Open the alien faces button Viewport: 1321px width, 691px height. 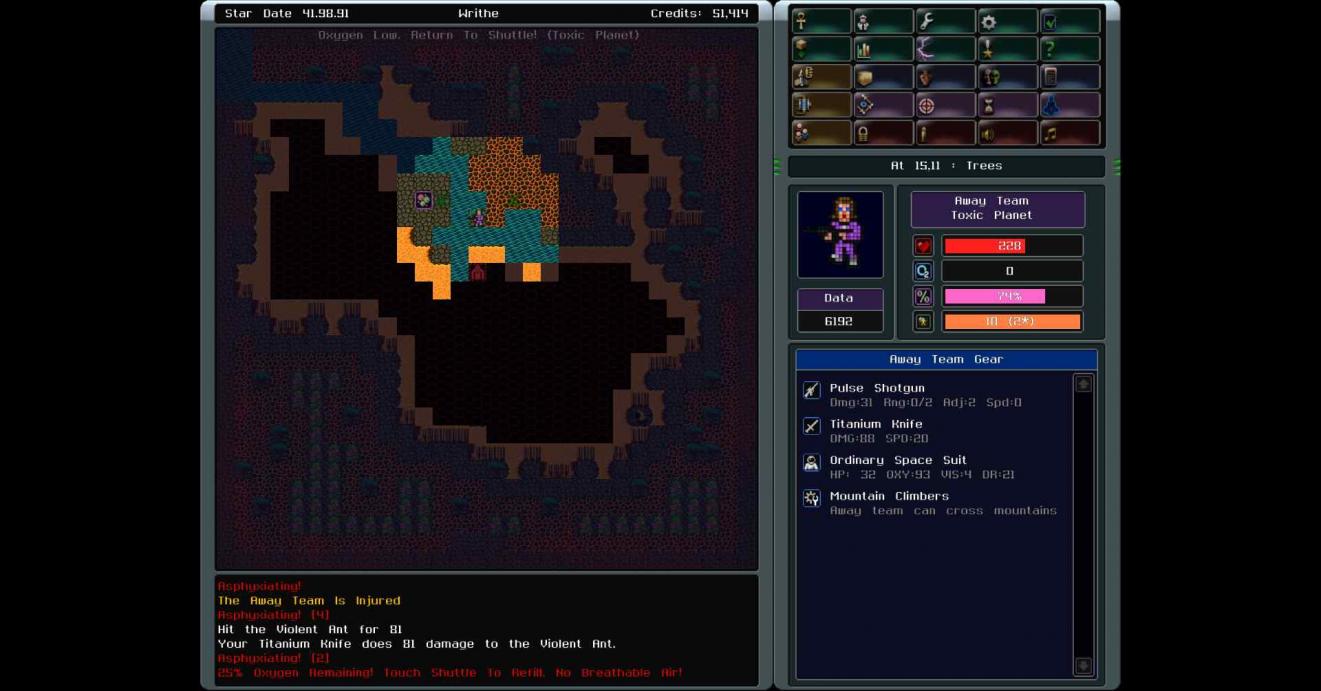tap(1007, 77)
